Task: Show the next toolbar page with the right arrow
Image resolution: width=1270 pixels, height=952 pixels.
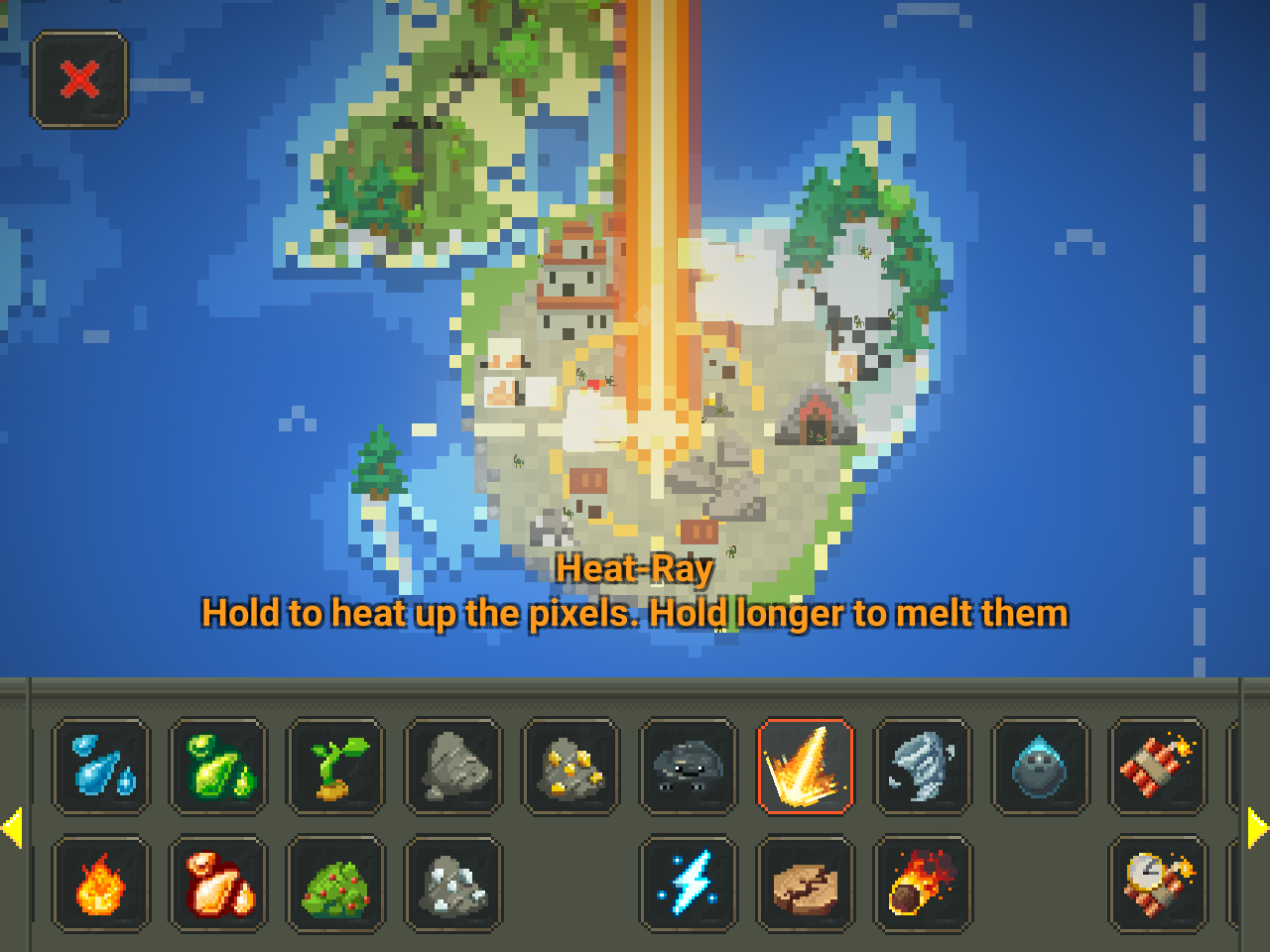Action: coord(1256,826)
